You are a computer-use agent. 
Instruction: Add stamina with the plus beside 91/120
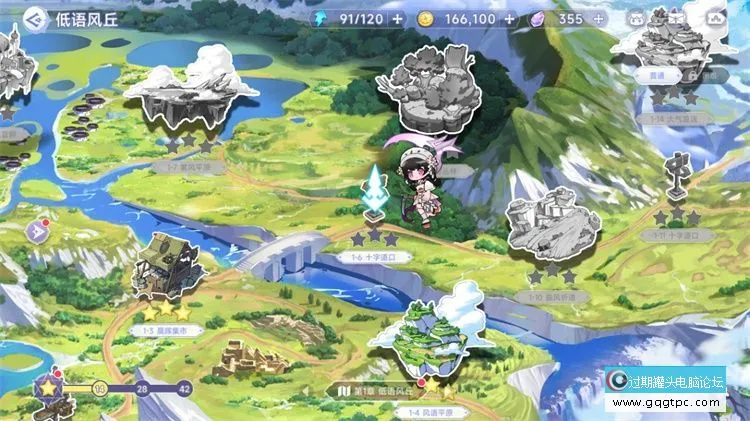398,18
